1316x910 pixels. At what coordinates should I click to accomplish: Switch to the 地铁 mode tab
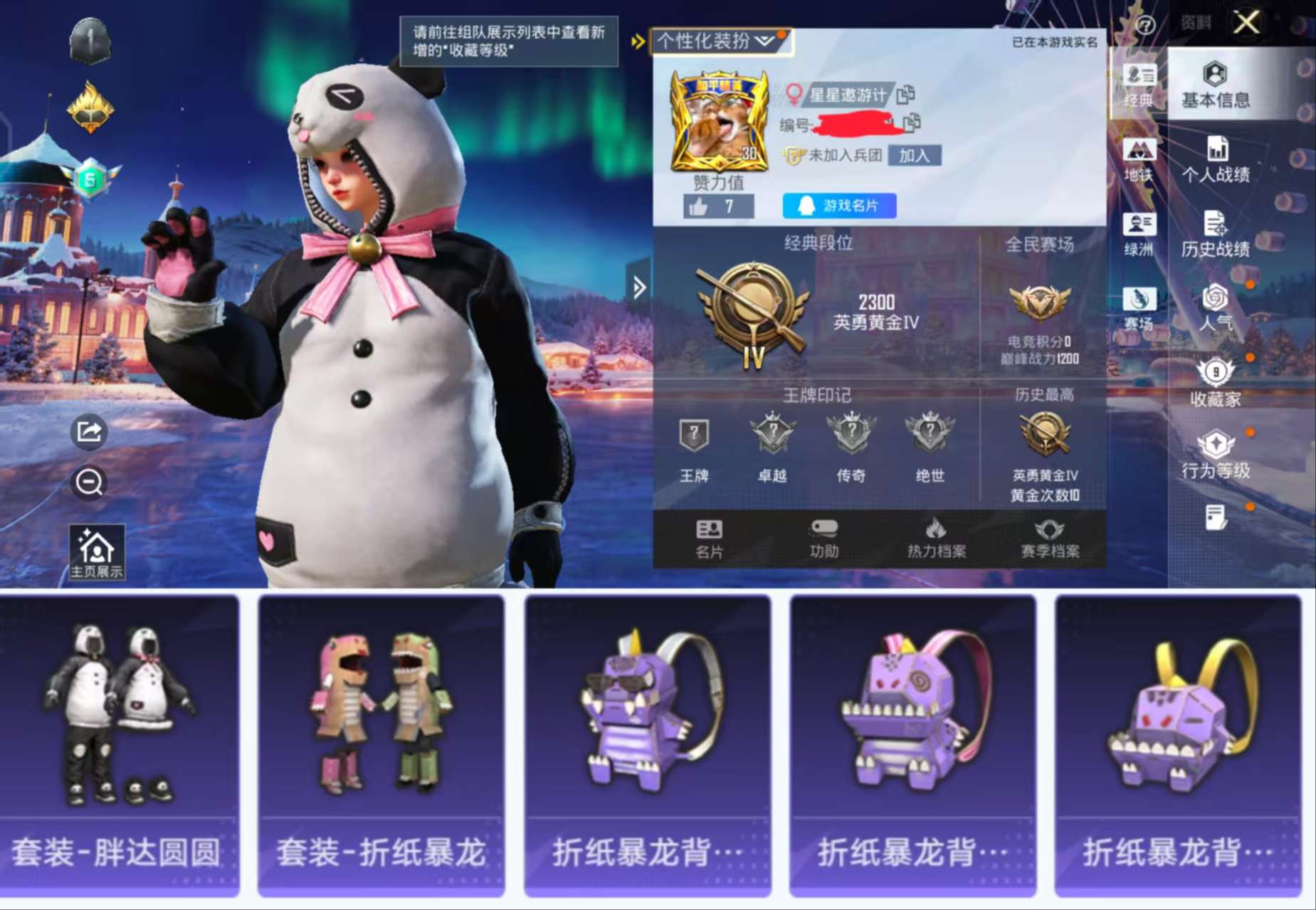pos(1141,158)
